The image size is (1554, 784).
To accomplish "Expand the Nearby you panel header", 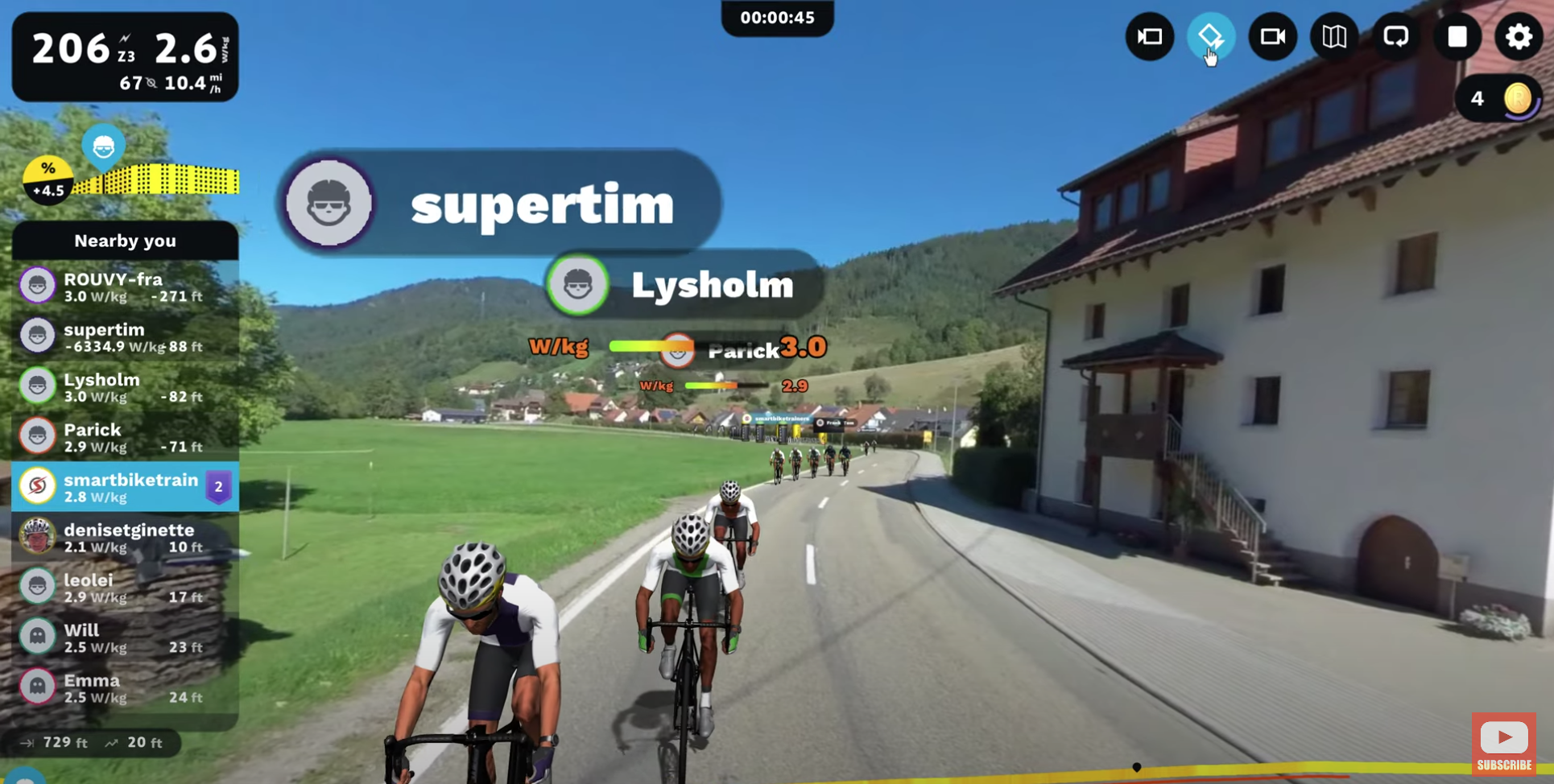I will pyautogui.click(x=125, y=241).
